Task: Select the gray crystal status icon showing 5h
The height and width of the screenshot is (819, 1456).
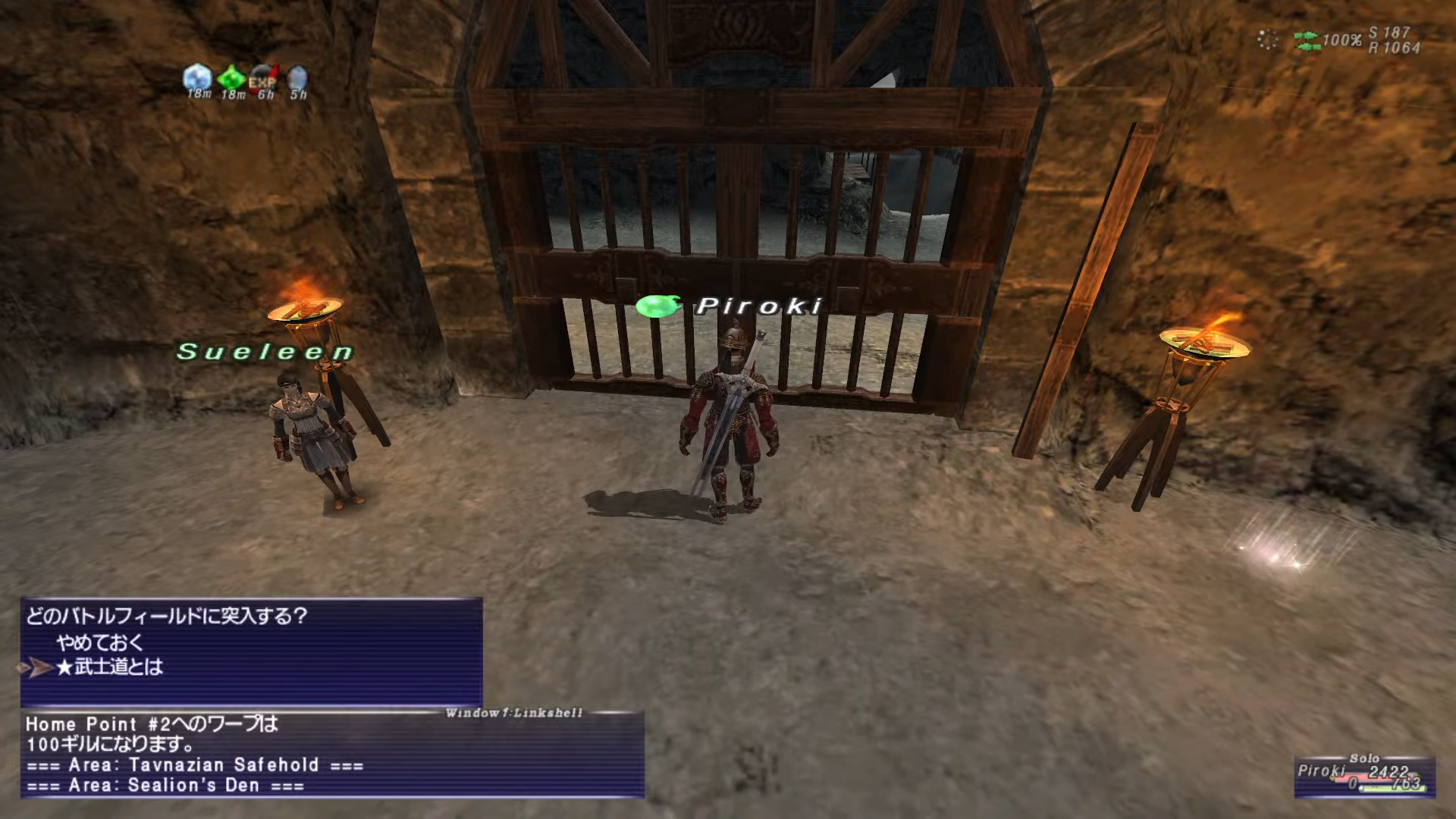Action: [297, 78]
